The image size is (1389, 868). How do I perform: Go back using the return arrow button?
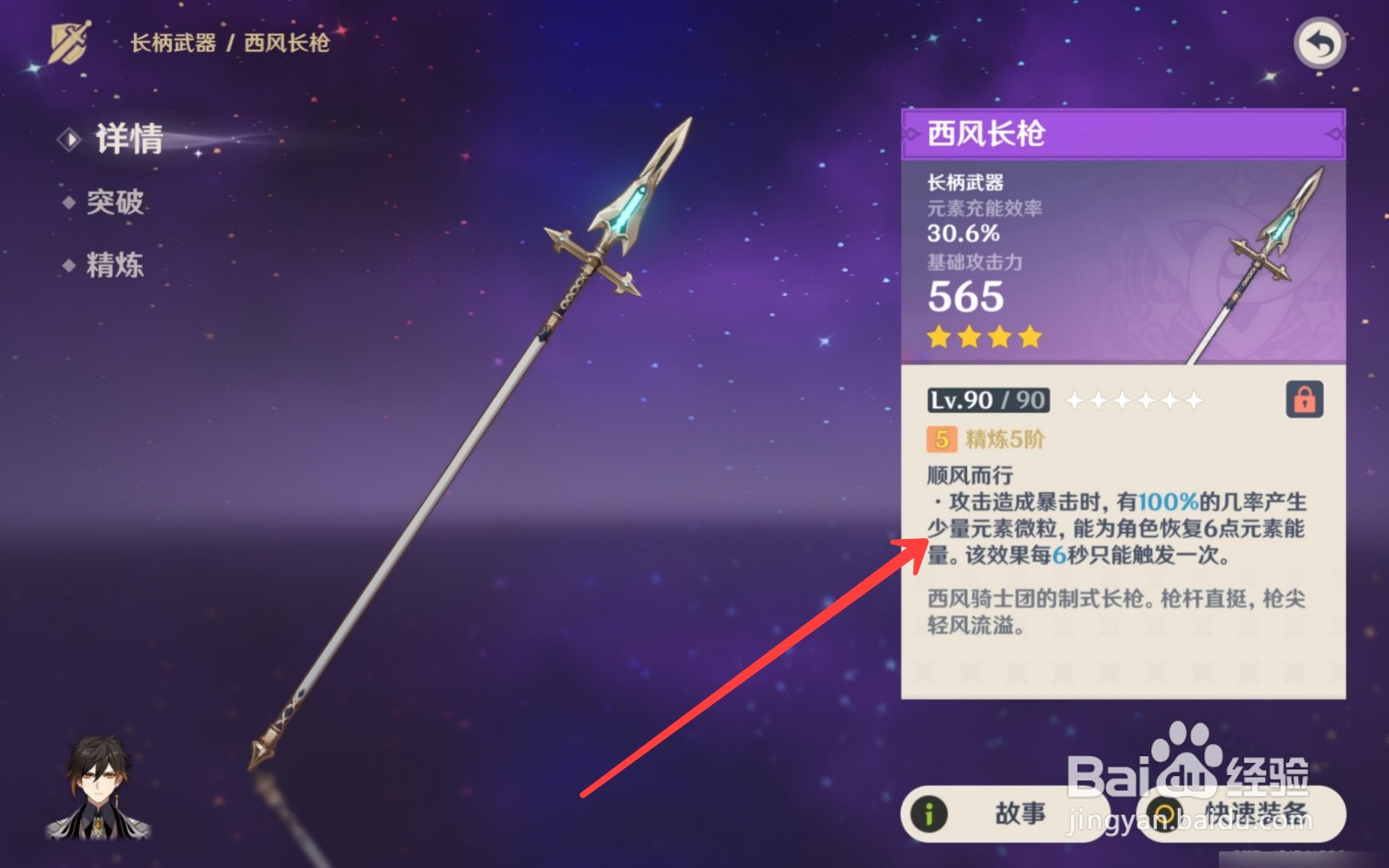coord(1319,43)
